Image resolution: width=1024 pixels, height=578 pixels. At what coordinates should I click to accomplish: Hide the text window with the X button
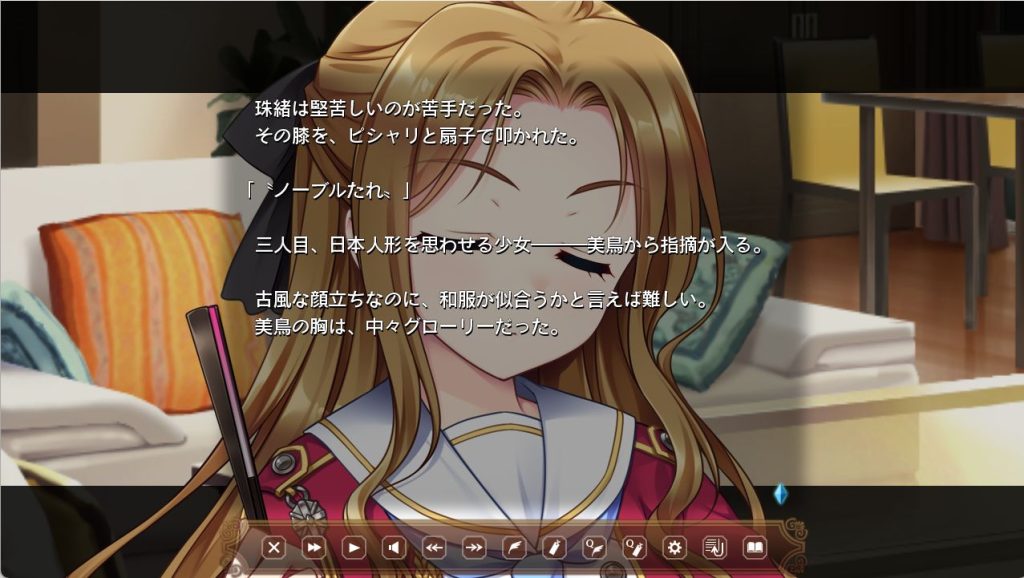[274, 548]
